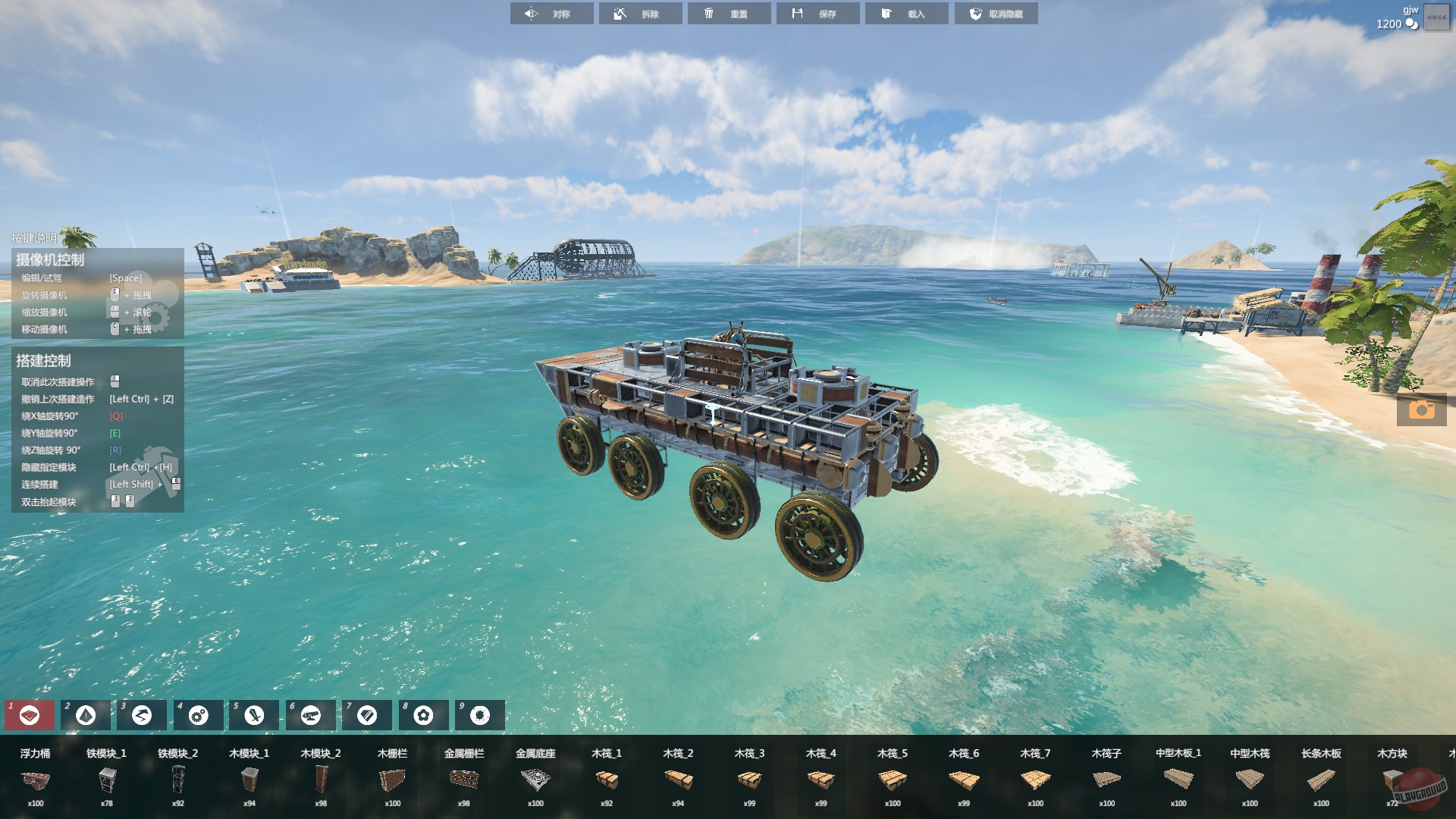Viewport: 1456px width, 819px height.
Task: Save the build with 保存
Action: pos(818,13)
